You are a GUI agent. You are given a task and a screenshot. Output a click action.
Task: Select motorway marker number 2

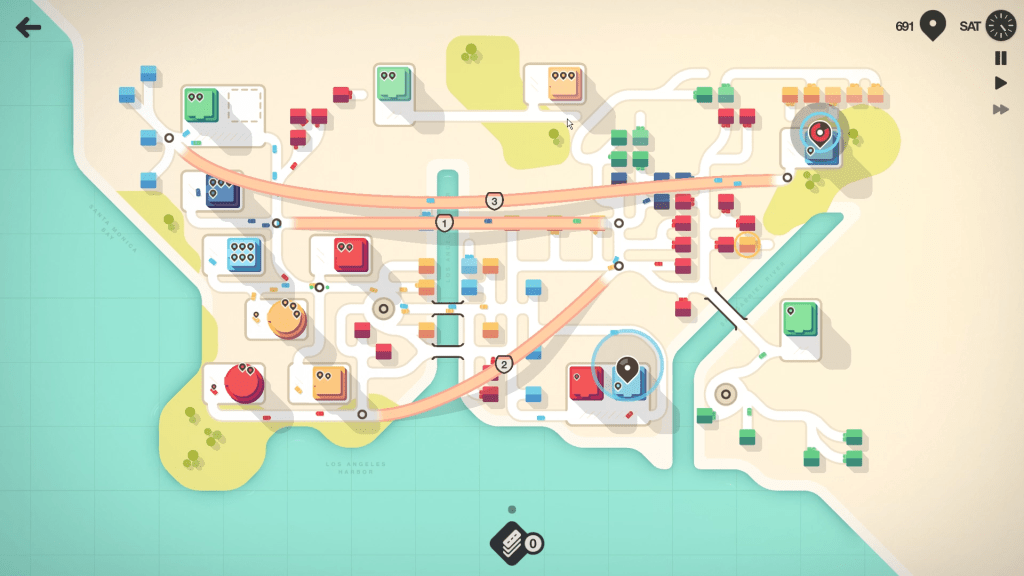point(504,364)
